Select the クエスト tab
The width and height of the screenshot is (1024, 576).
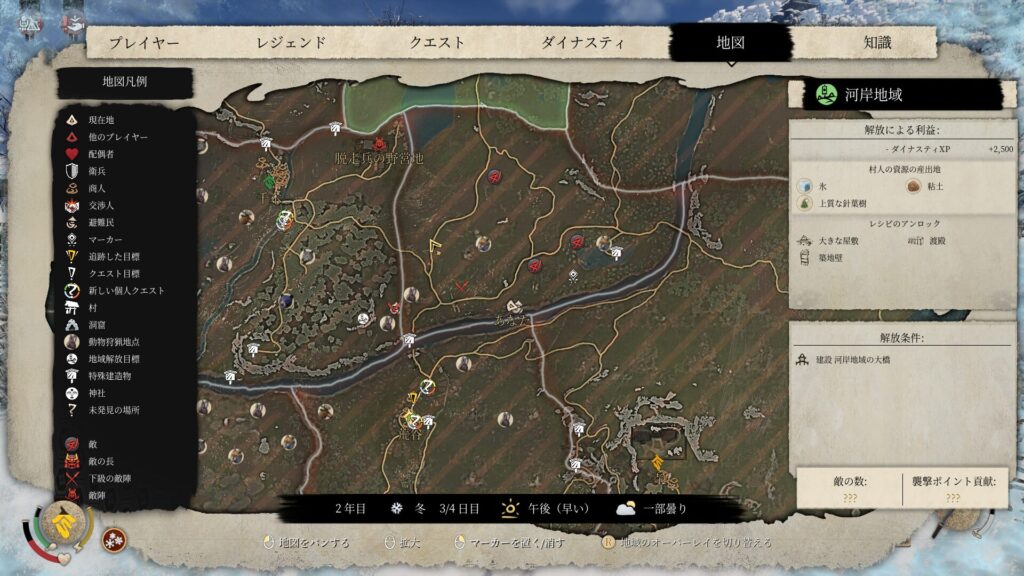point(437,43)
